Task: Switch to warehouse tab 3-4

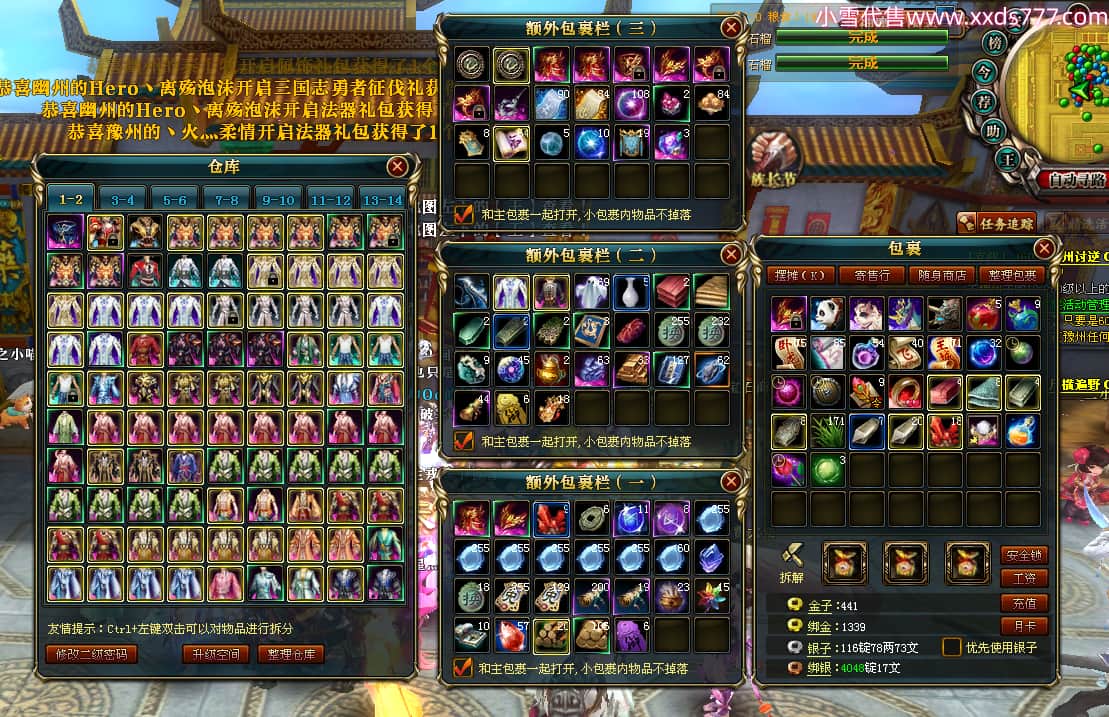Action: [x=123, y=199]
